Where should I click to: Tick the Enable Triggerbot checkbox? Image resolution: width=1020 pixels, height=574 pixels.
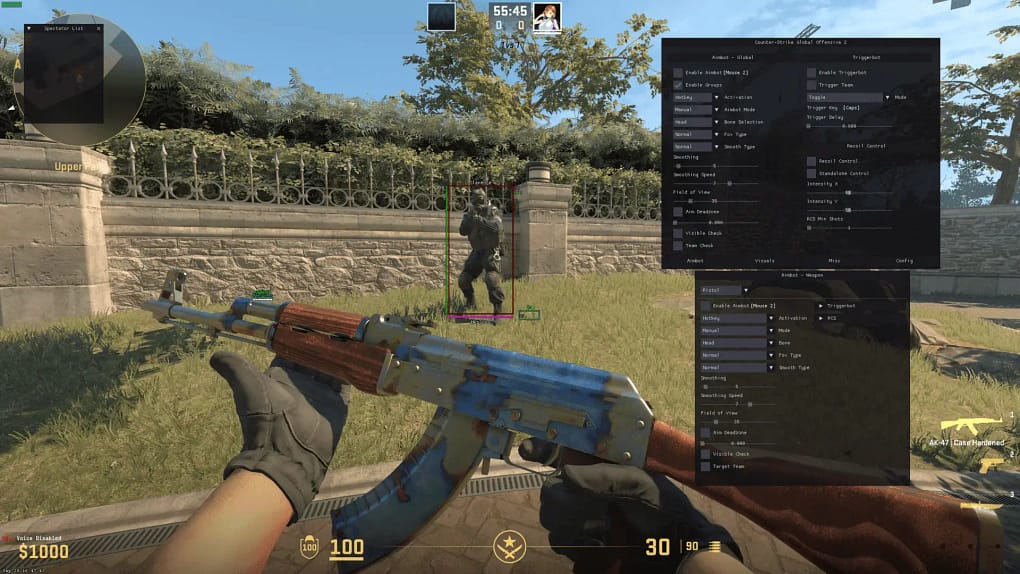tap(812, 73)
